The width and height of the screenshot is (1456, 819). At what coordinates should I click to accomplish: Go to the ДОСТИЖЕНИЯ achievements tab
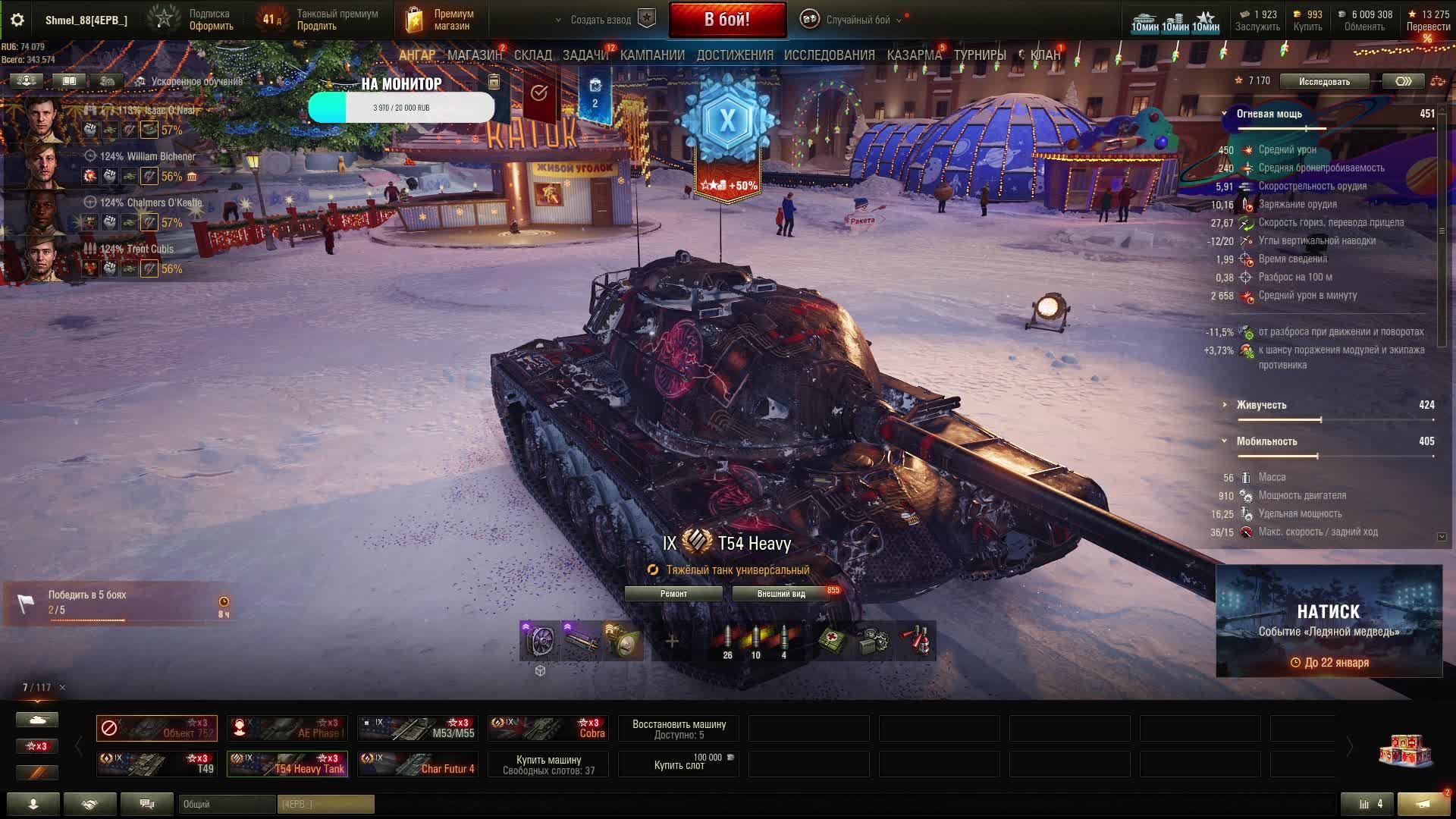(734, 55)
